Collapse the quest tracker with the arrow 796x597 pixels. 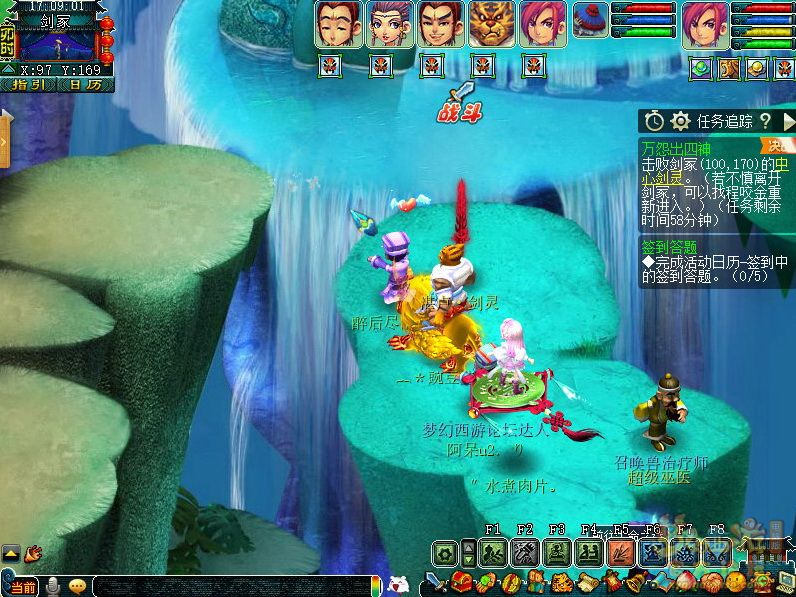click(787, 121)
